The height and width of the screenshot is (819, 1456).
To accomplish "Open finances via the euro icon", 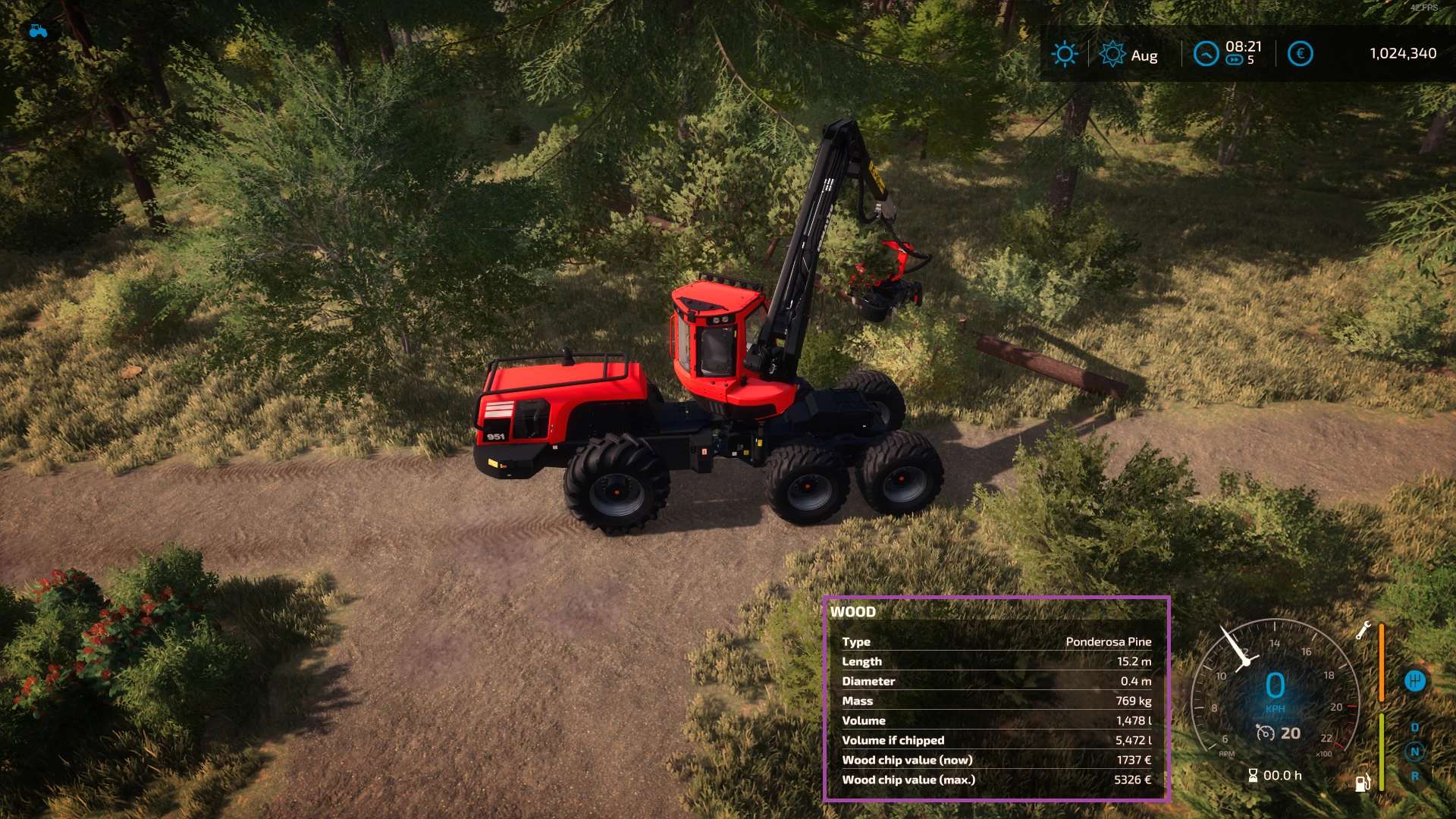I will pos(1300,54).
